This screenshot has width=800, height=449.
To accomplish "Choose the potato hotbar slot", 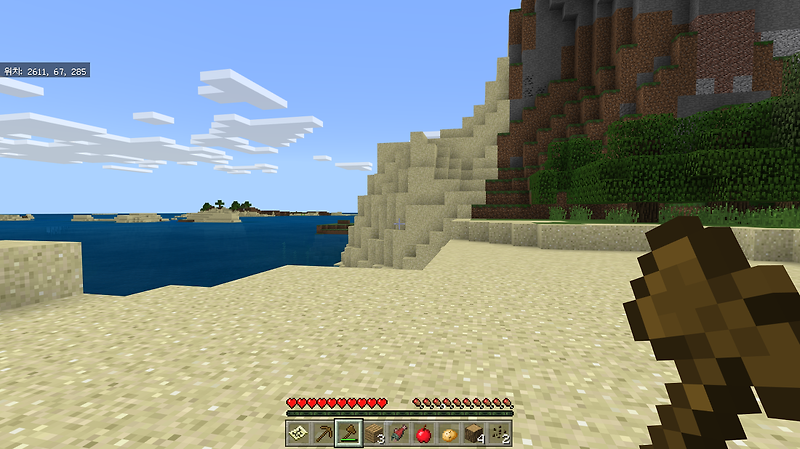I will coord(449,434).
